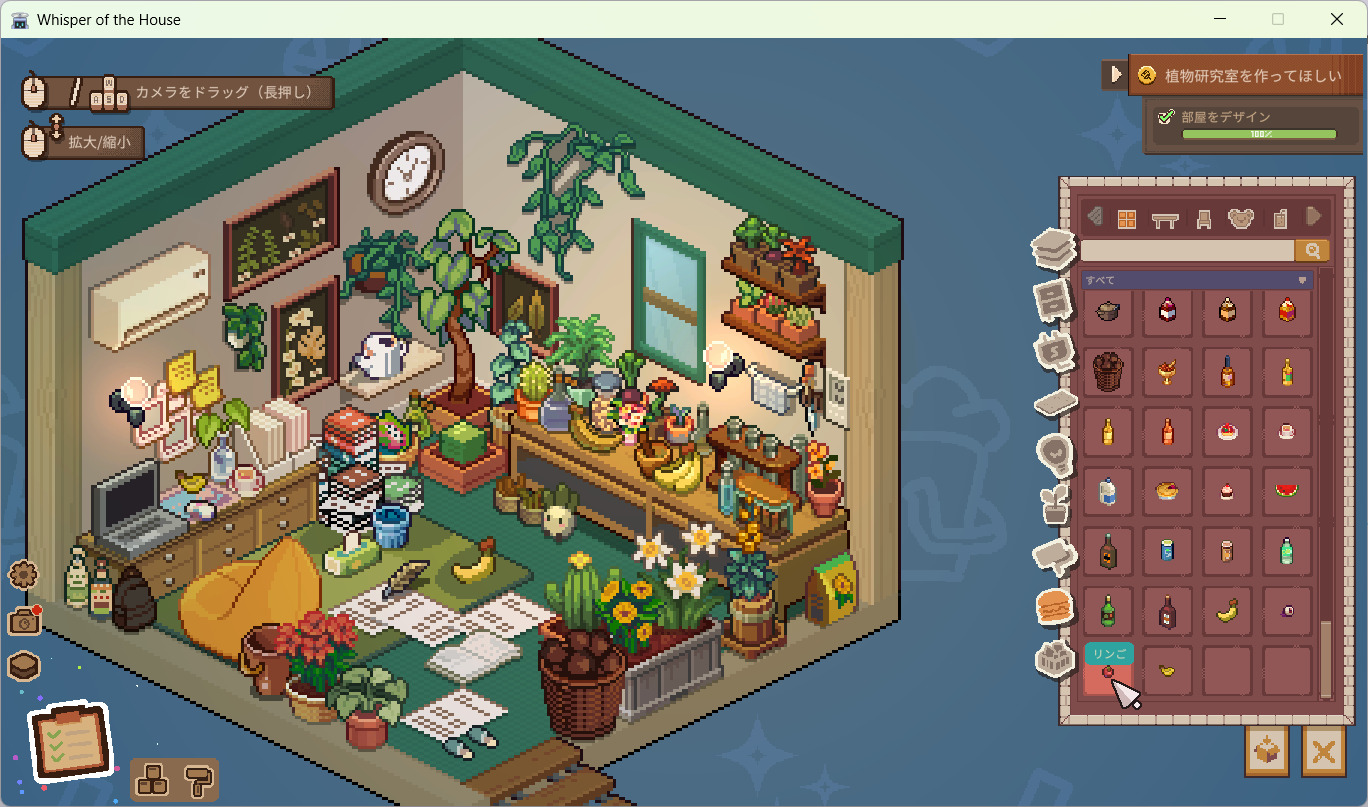Select the paint roller tool
Viewport: 1368px width, 807px height.
pos(198,779)
